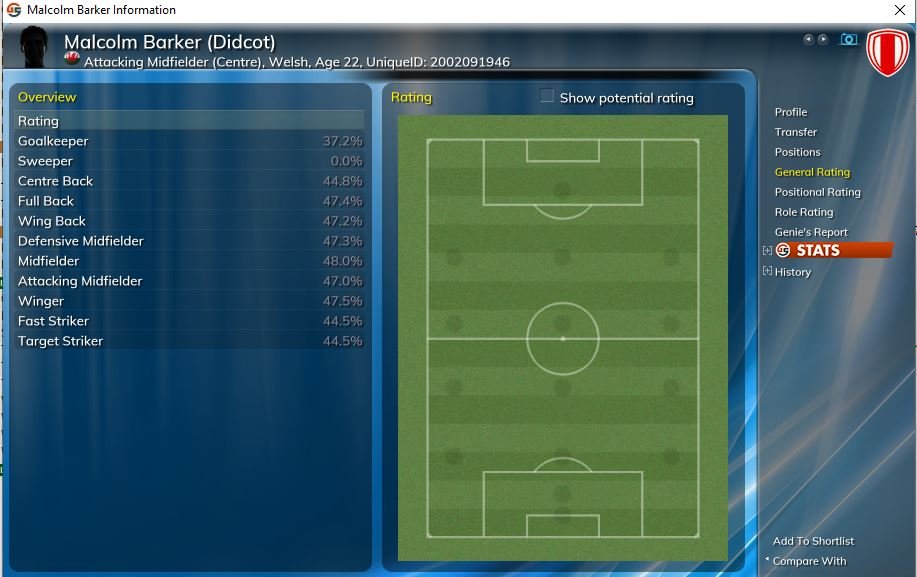Toggle the Show potential rating checkbox

click(547, 97)
